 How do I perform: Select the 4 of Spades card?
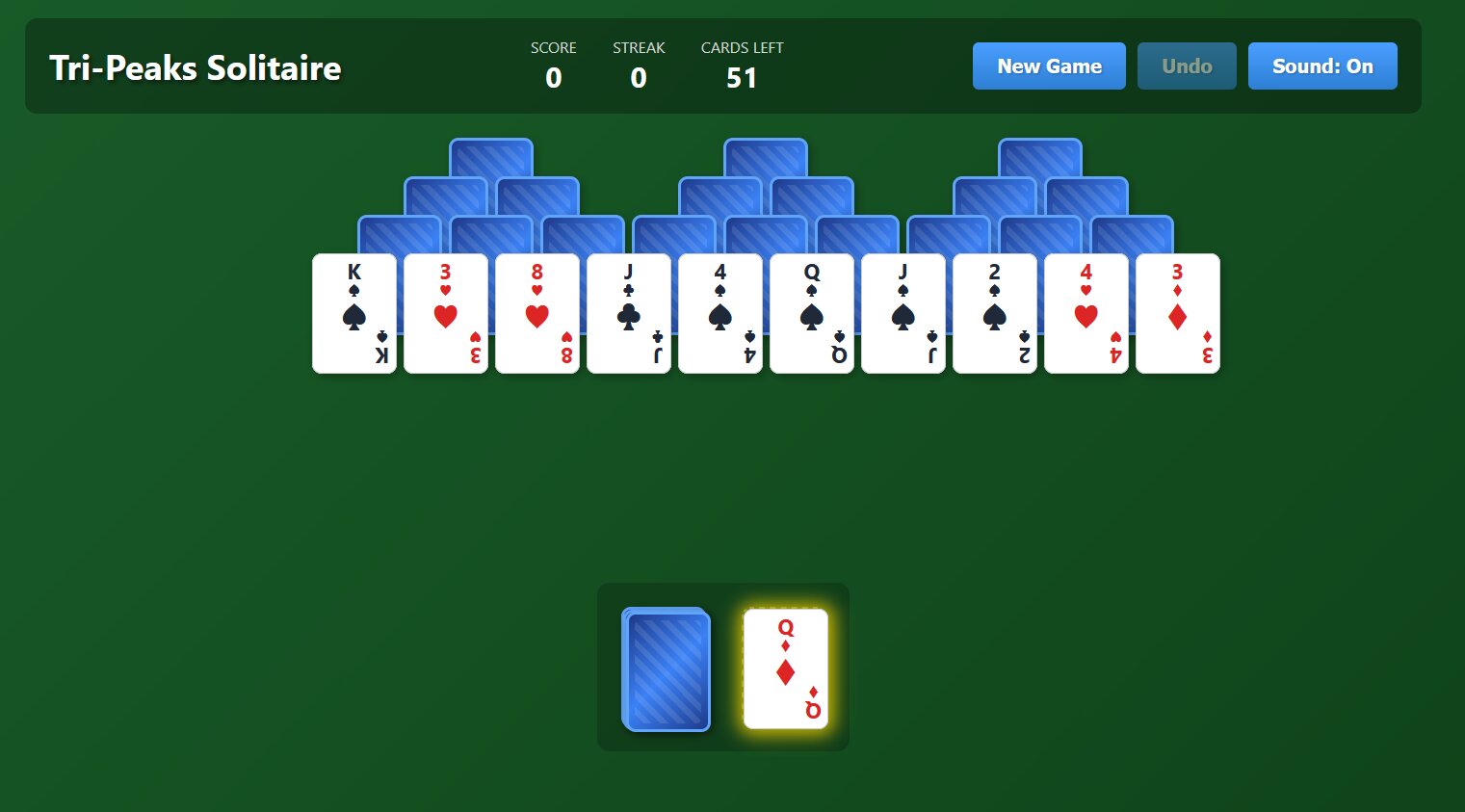pyautogui.click(x=720, y=313)
